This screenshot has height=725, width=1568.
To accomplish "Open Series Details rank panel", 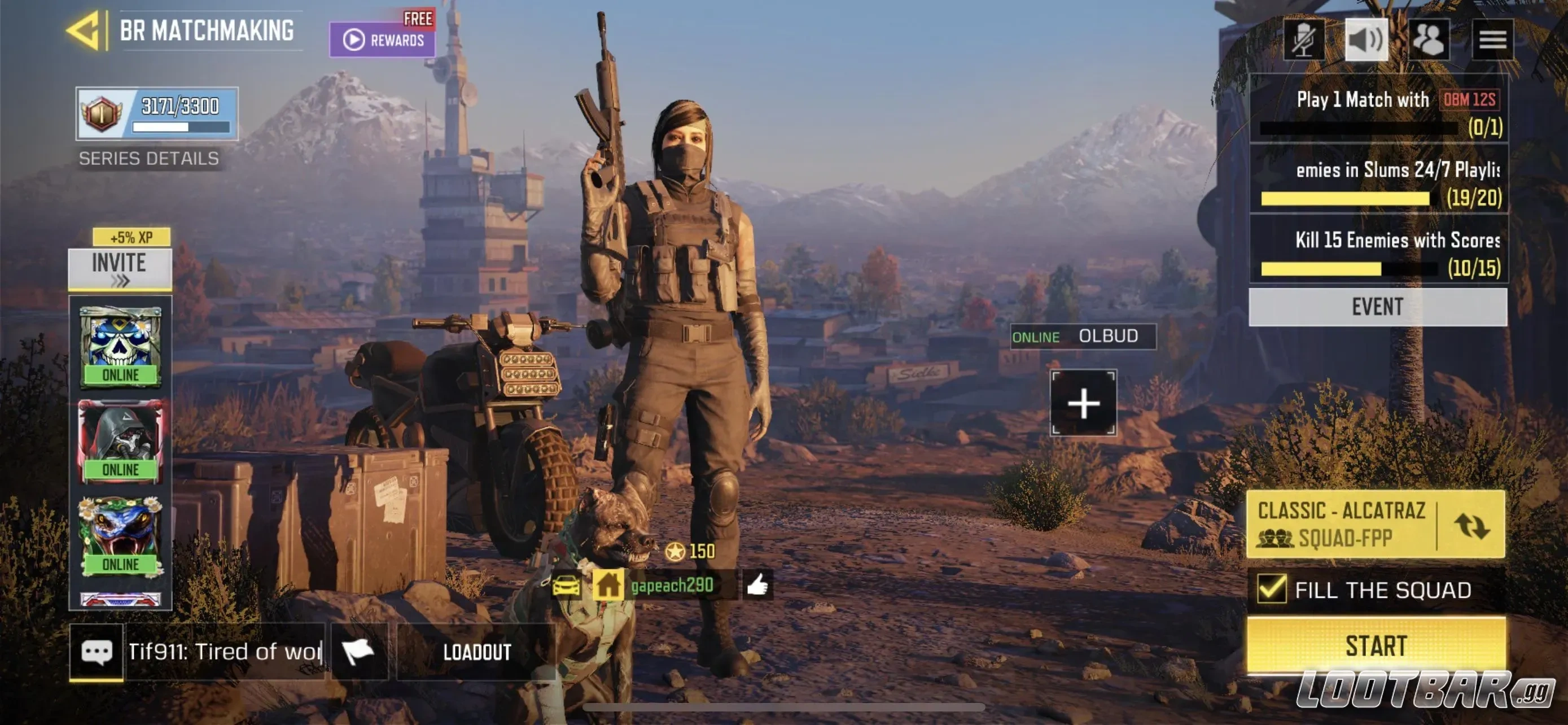I will click(156, 114).
